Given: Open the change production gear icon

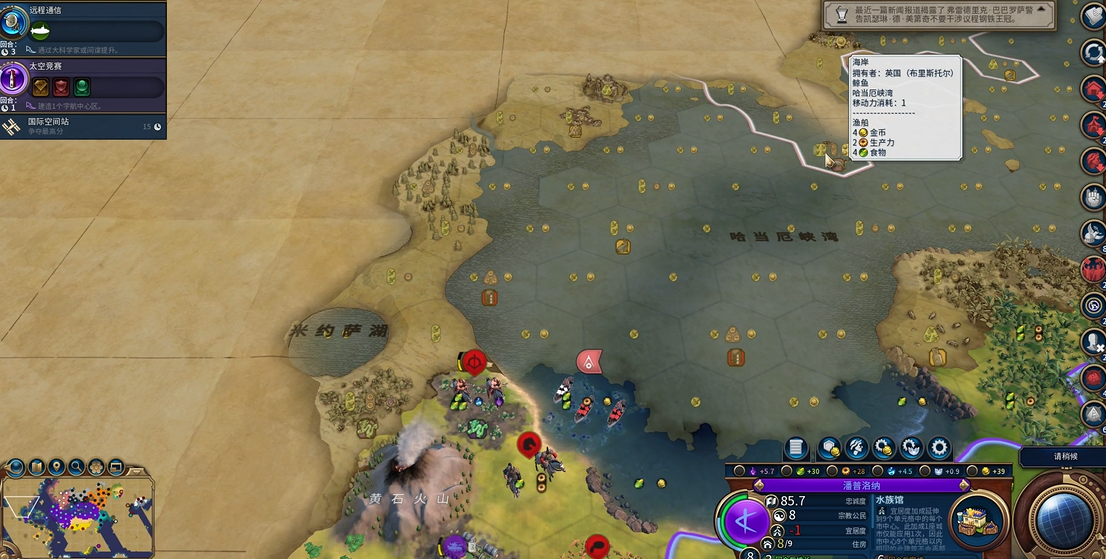Looking at the screenshot, I should [x=938, y=448].
